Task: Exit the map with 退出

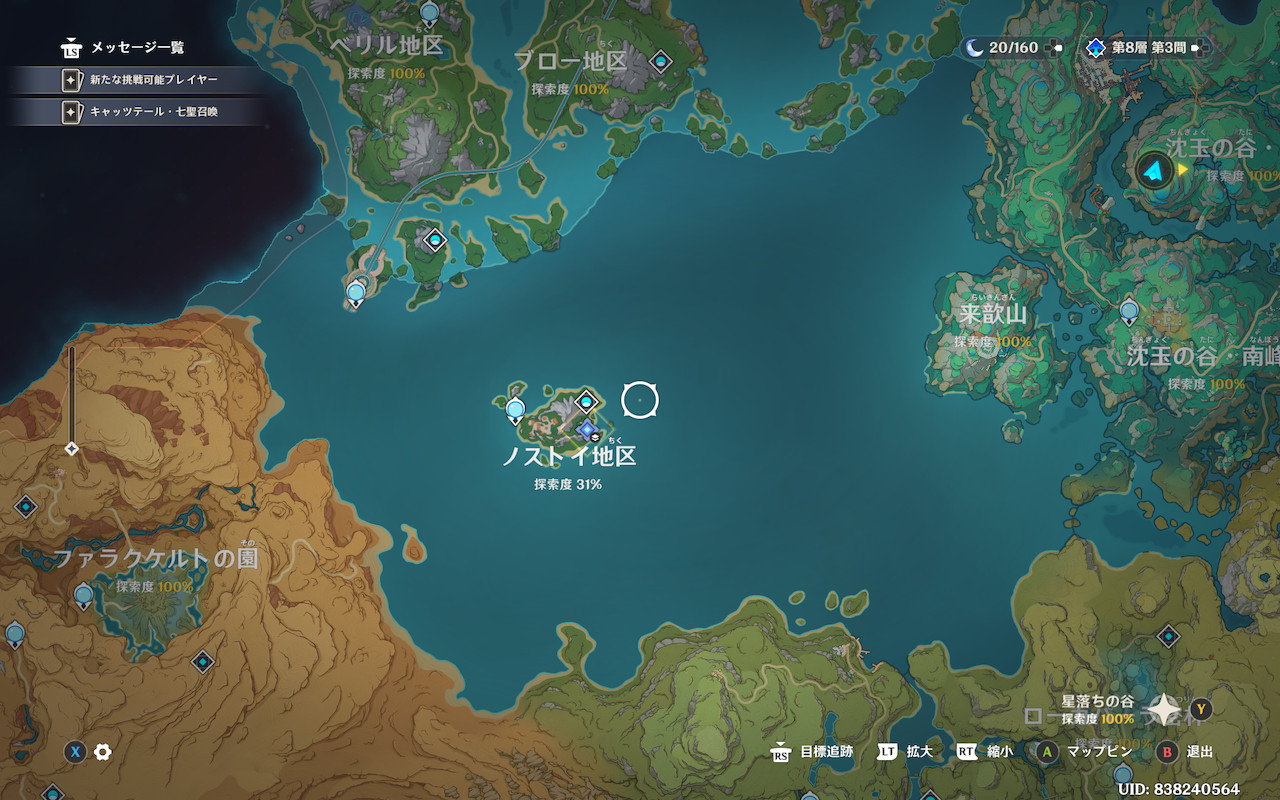Action: click(x=1184, y=752)
